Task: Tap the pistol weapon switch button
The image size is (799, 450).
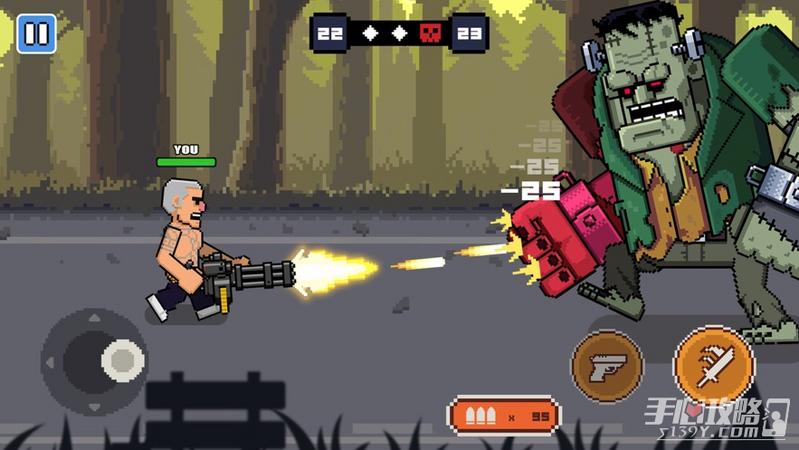Action: coord(607,366)
